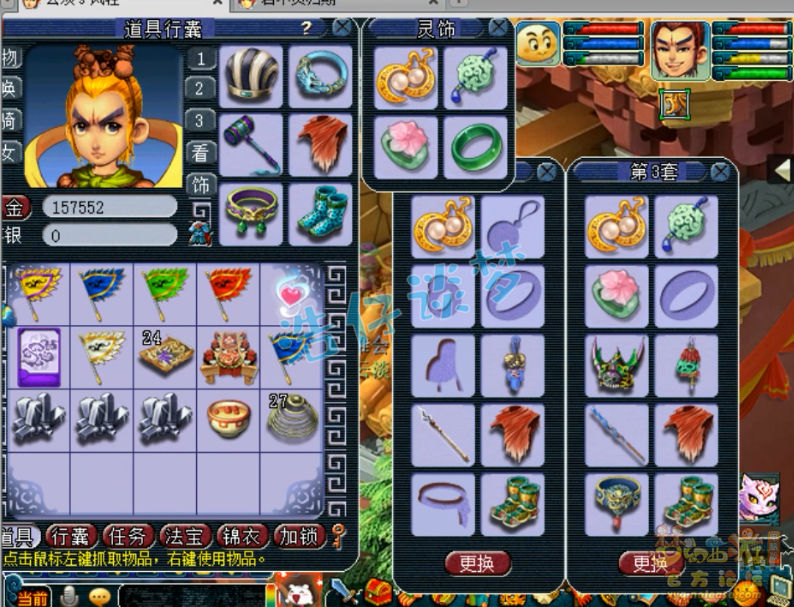This screenshot has width=794, height=607.
Task: Click the 看 view button
Action: click(201, 153)
